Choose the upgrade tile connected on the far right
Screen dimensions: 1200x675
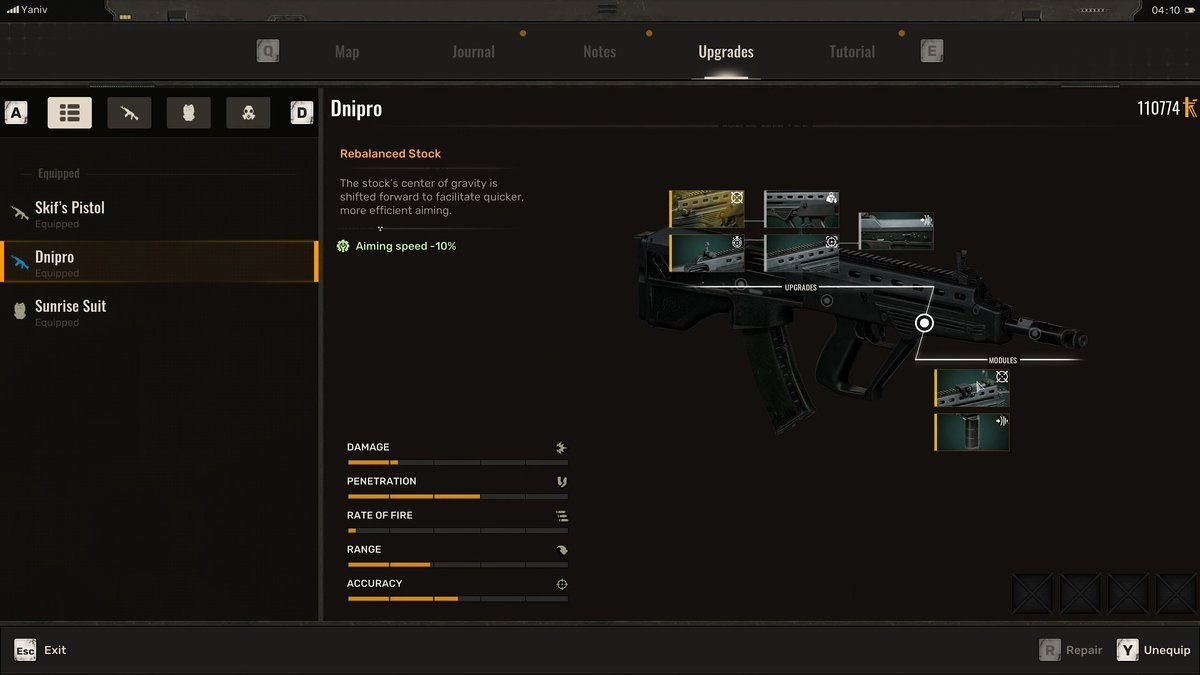896,231
